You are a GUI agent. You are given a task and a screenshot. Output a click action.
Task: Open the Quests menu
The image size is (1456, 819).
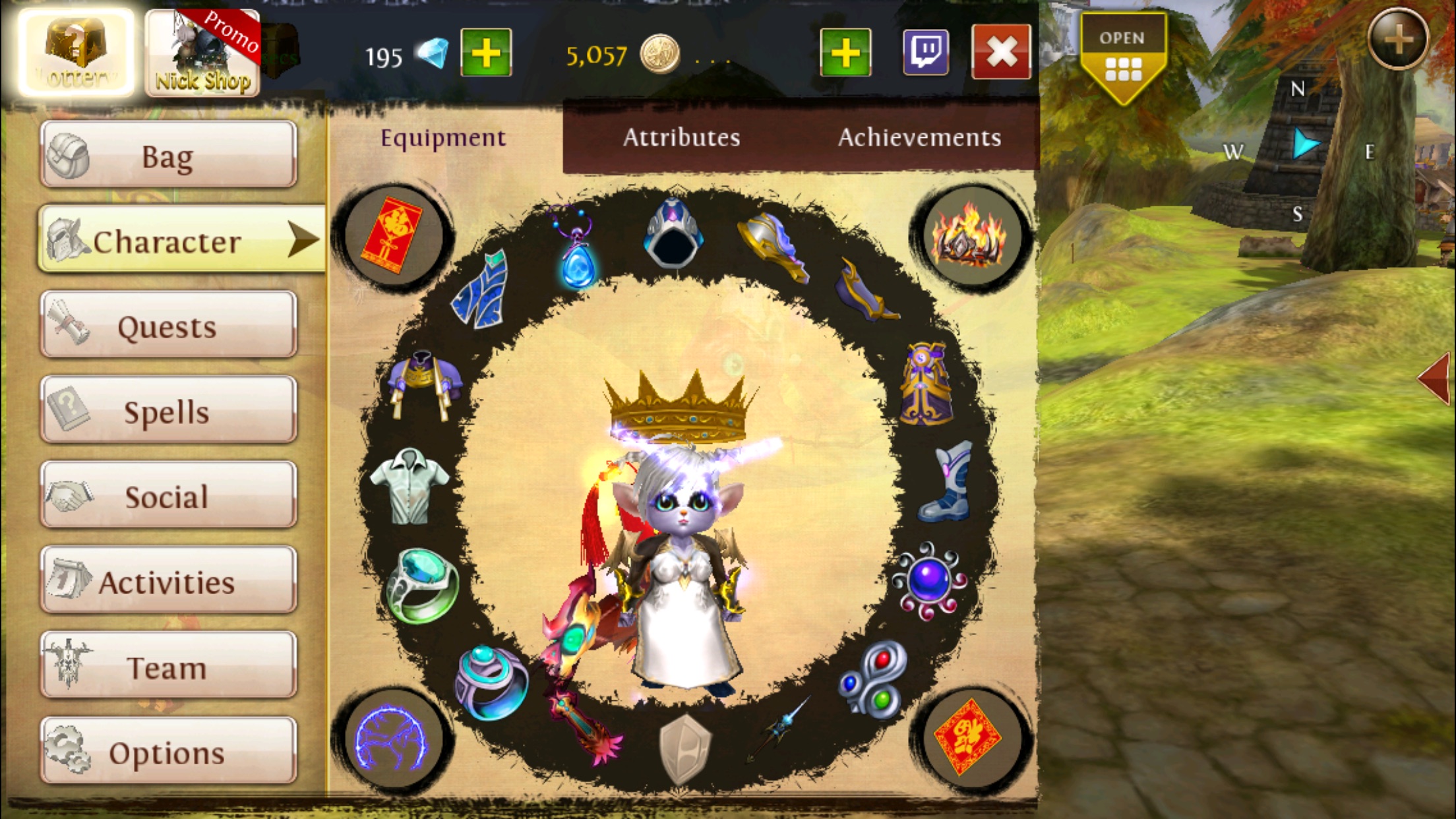(168, 326)
